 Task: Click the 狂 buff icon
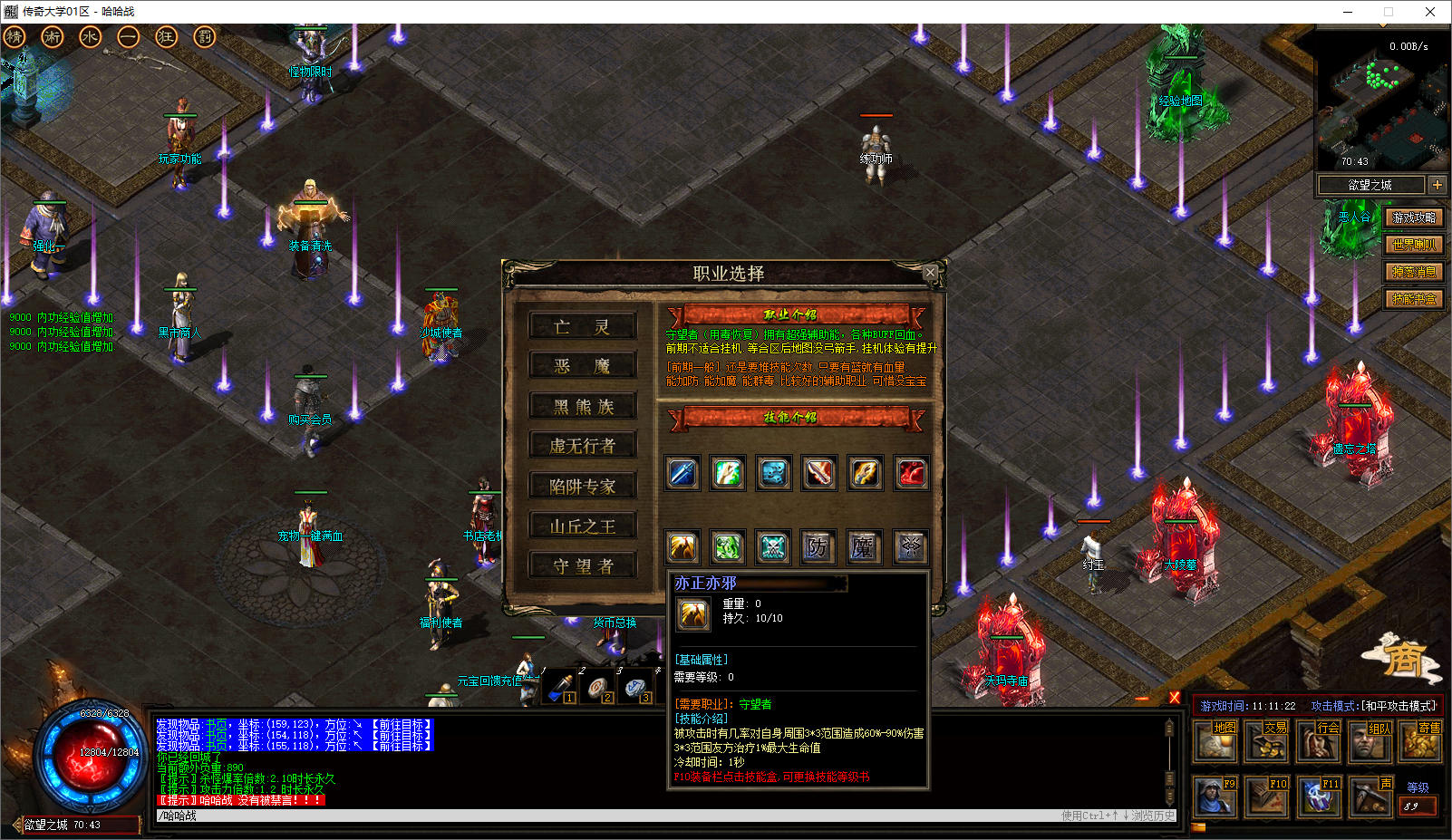tap(166, 37)
